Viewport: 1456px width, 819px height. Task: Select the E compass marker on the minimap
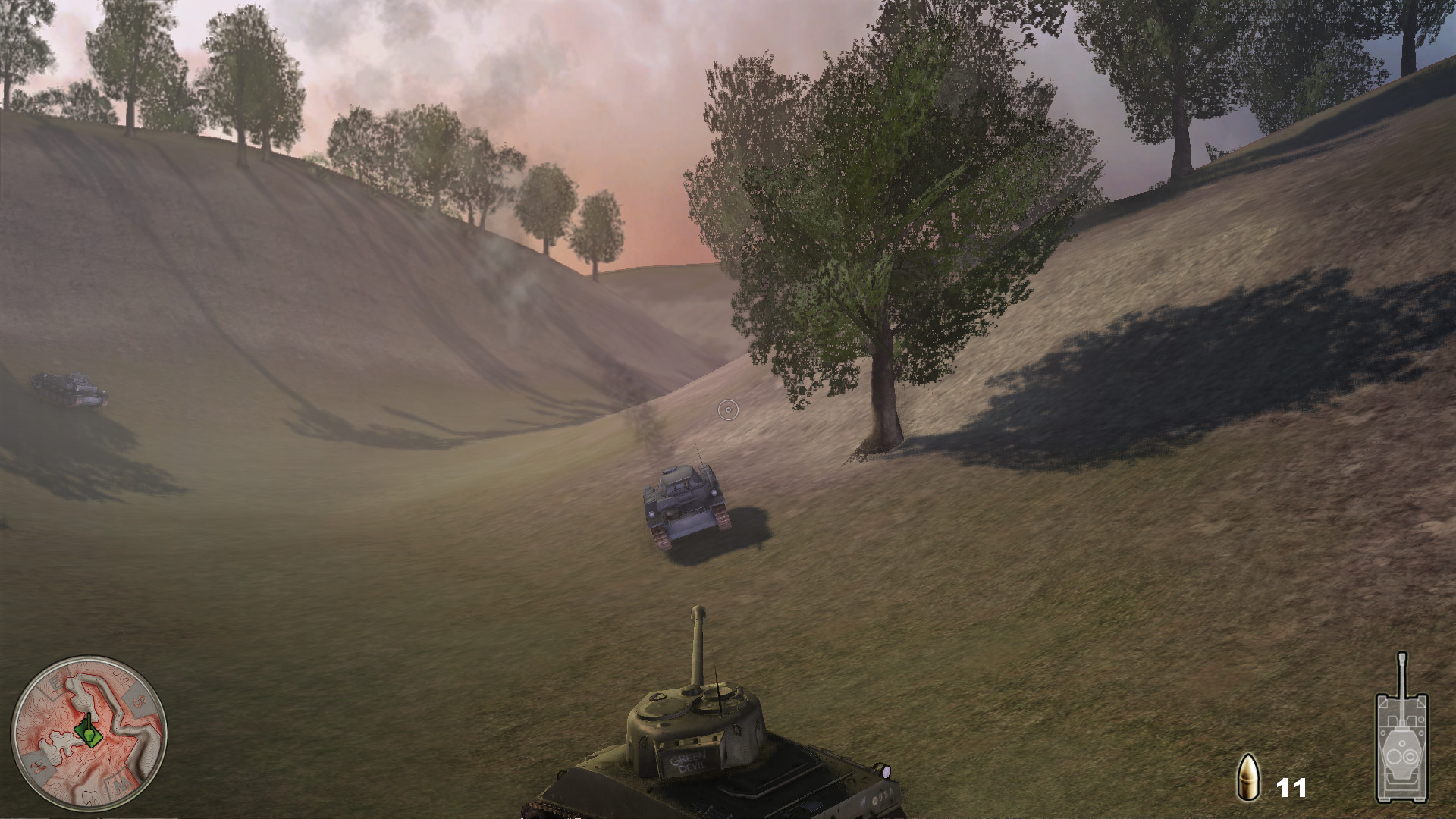click(x=56, y=682)
